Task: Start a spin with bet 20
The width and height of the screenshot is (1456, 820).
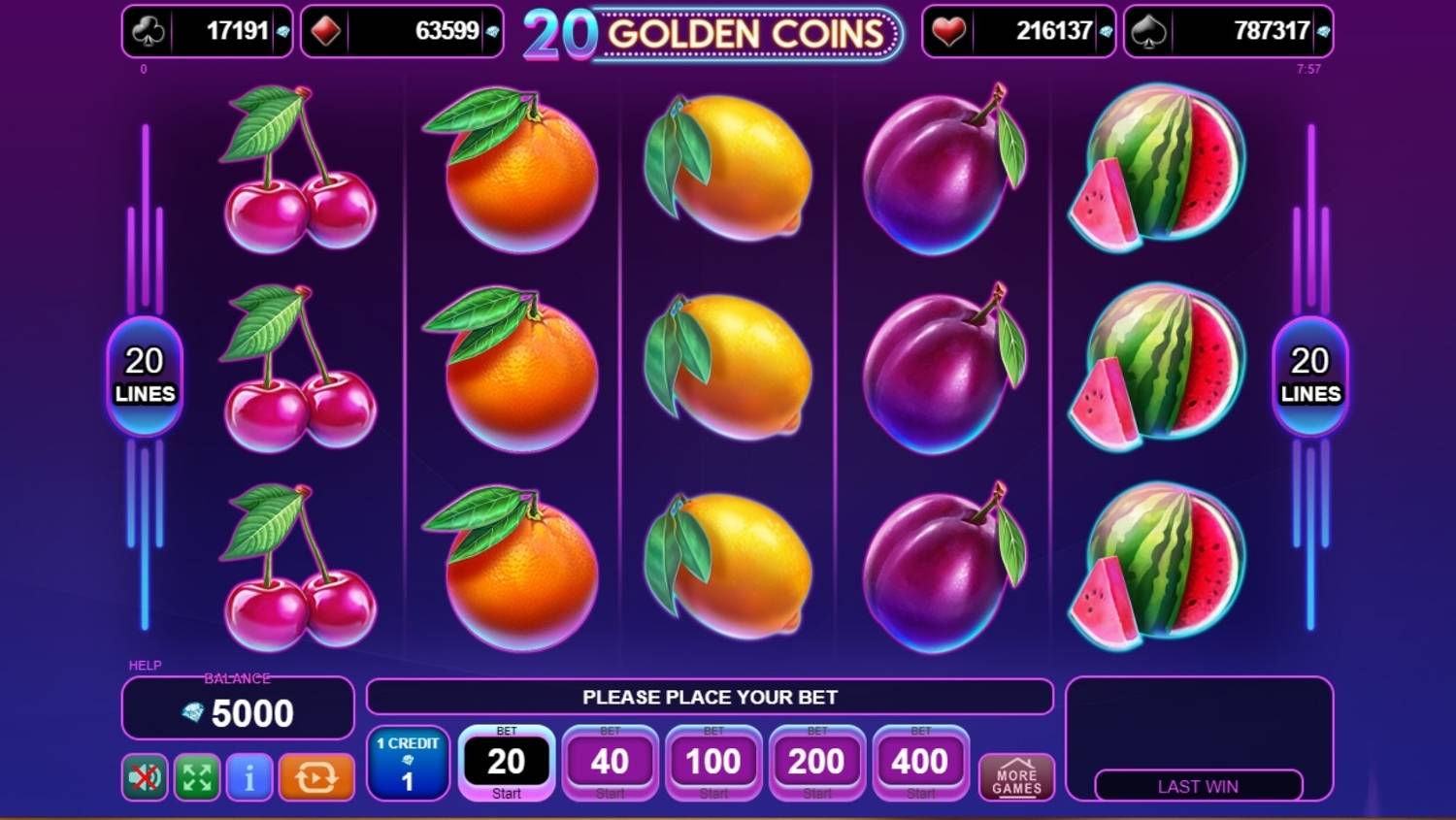Action: tap(507, 761)
